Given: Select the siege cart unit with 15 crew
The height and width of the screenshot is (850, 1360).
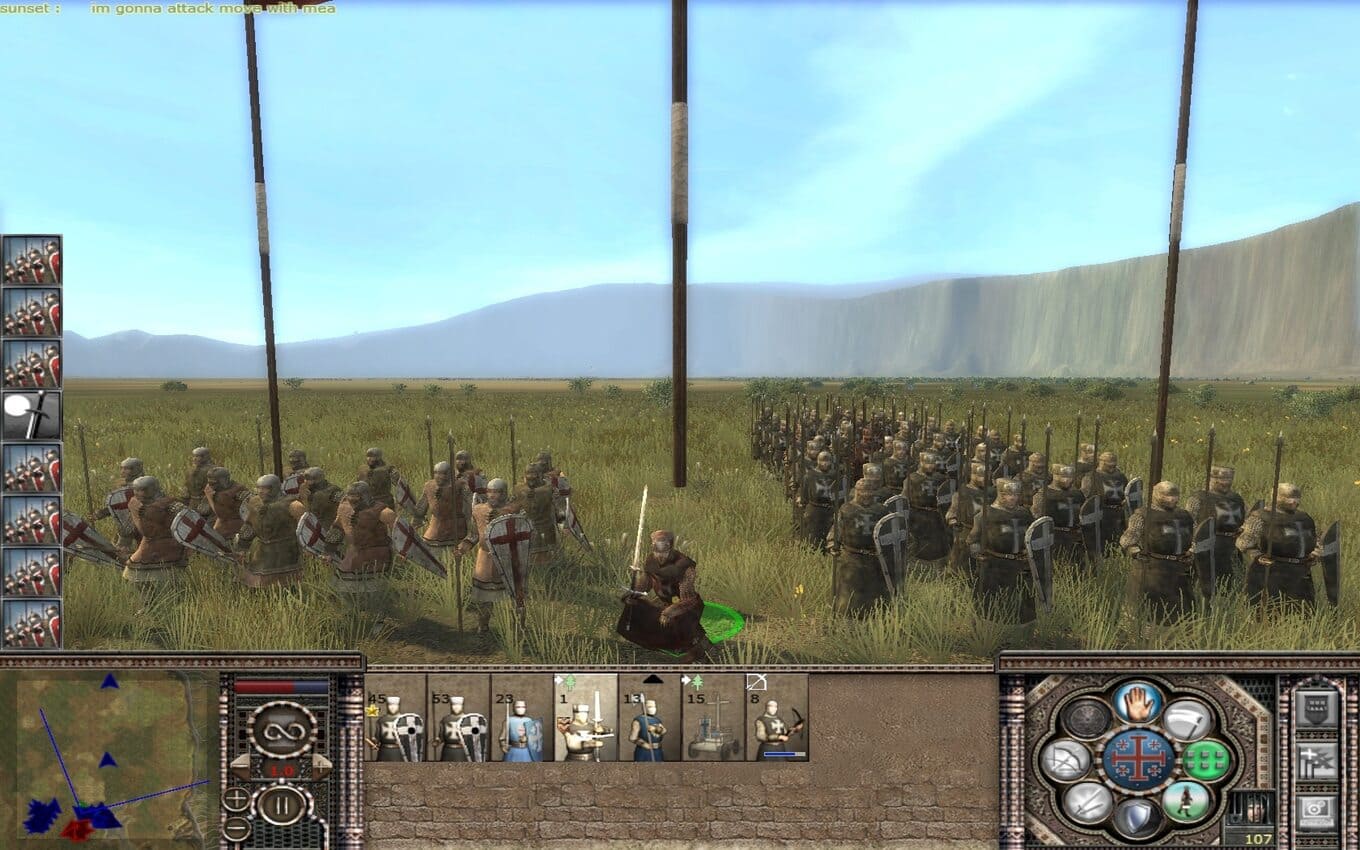Looking at the screenshot, I should tap(713, 718).
